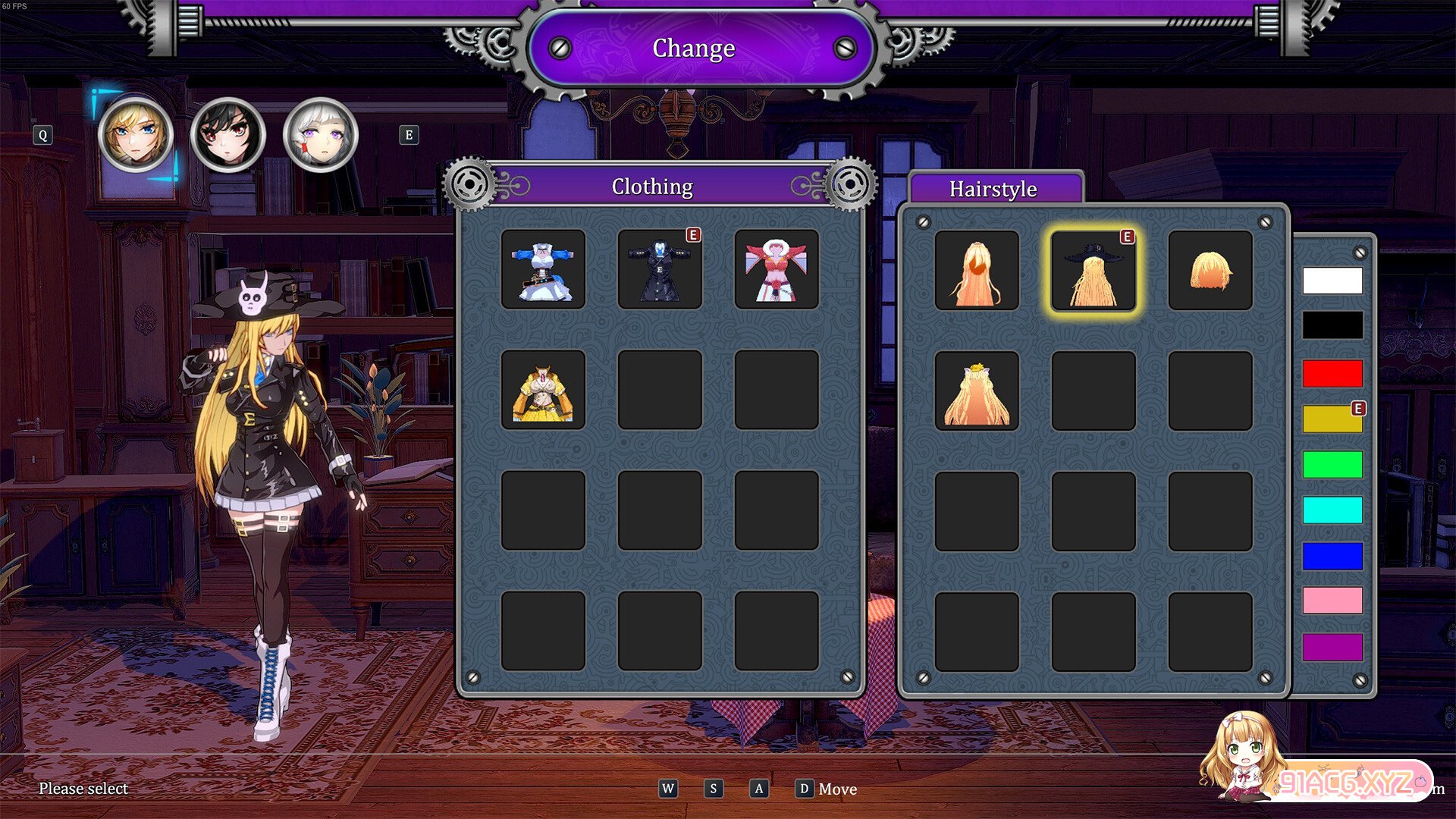
Task: Apply the red hair color
Action: [1332, 374]
